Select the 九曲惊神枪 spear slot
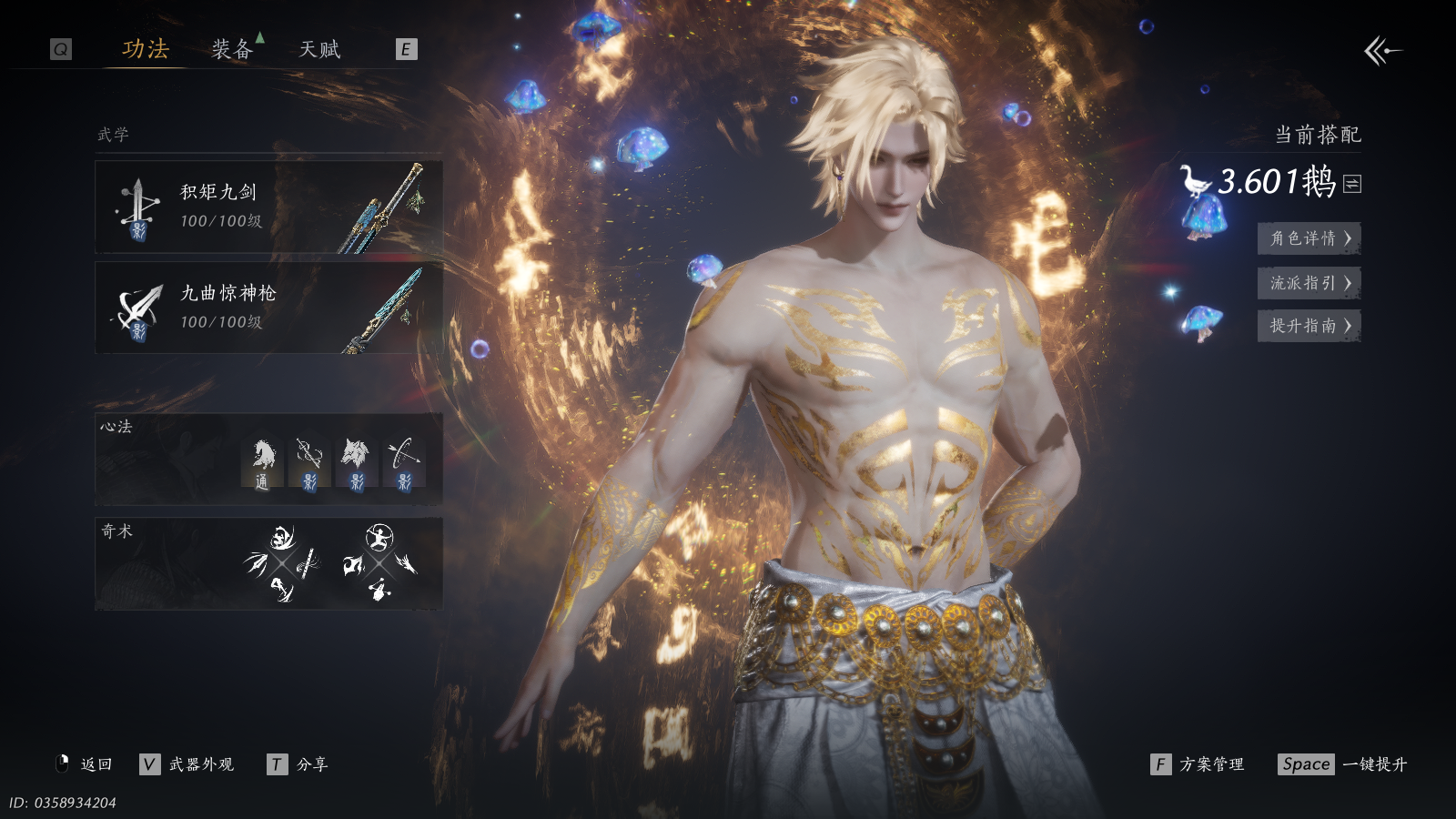 click(268, 308)
